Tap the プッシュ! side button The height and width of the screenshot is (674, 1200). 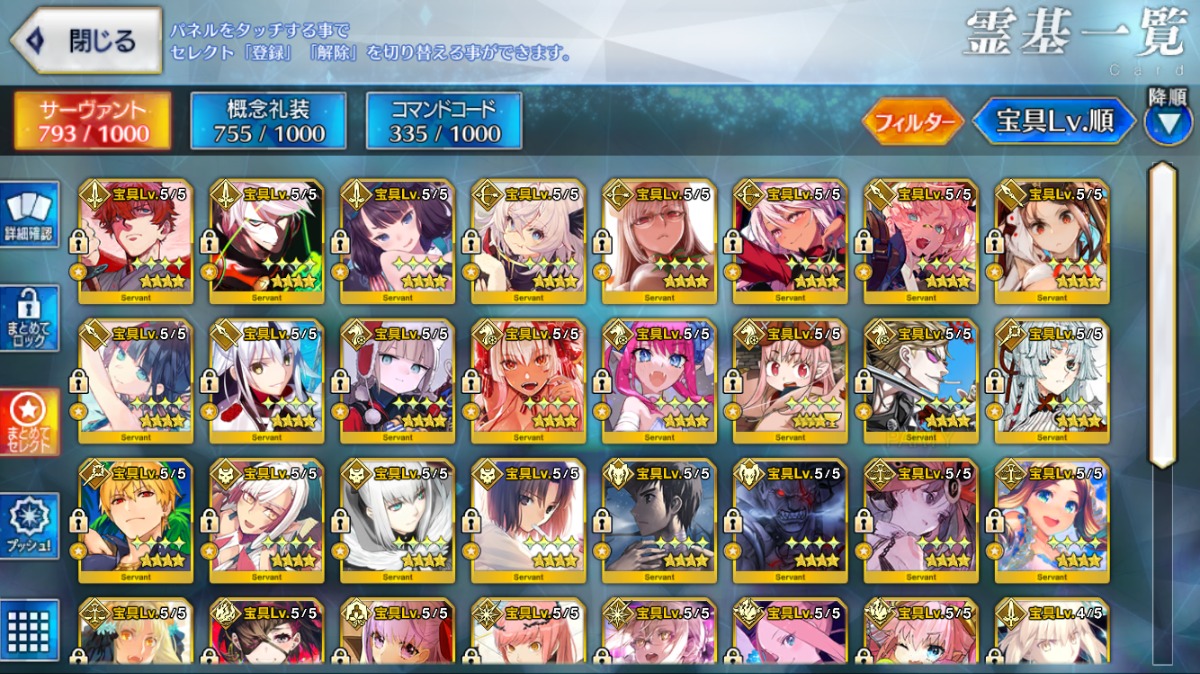point(30,526)
